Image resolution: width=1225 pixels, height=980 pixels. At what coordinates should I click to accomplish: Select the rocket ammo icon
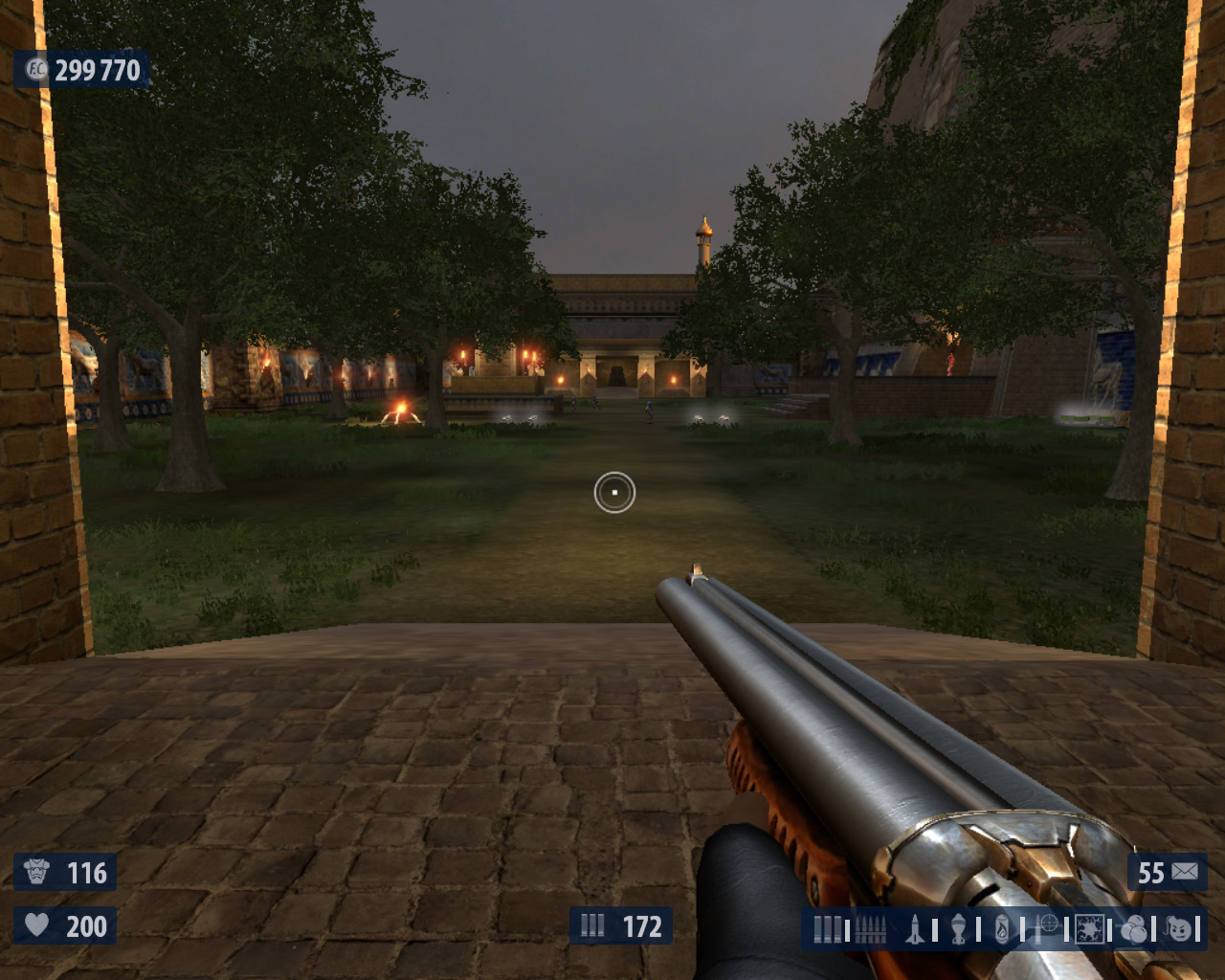coord(915,929)
